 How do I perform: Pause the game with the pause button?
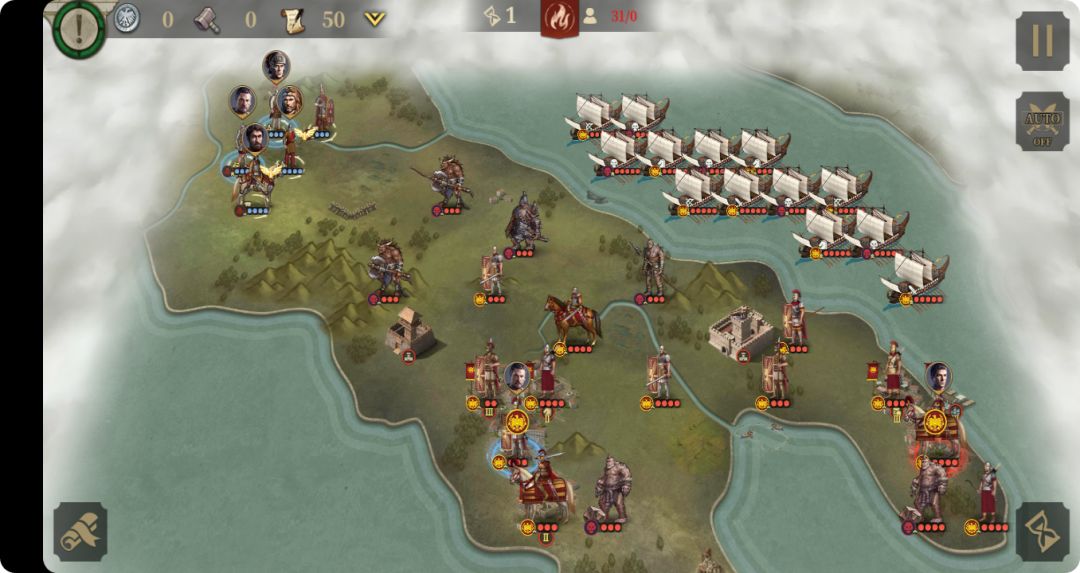pyautogui.click(x=1042, y=41)
